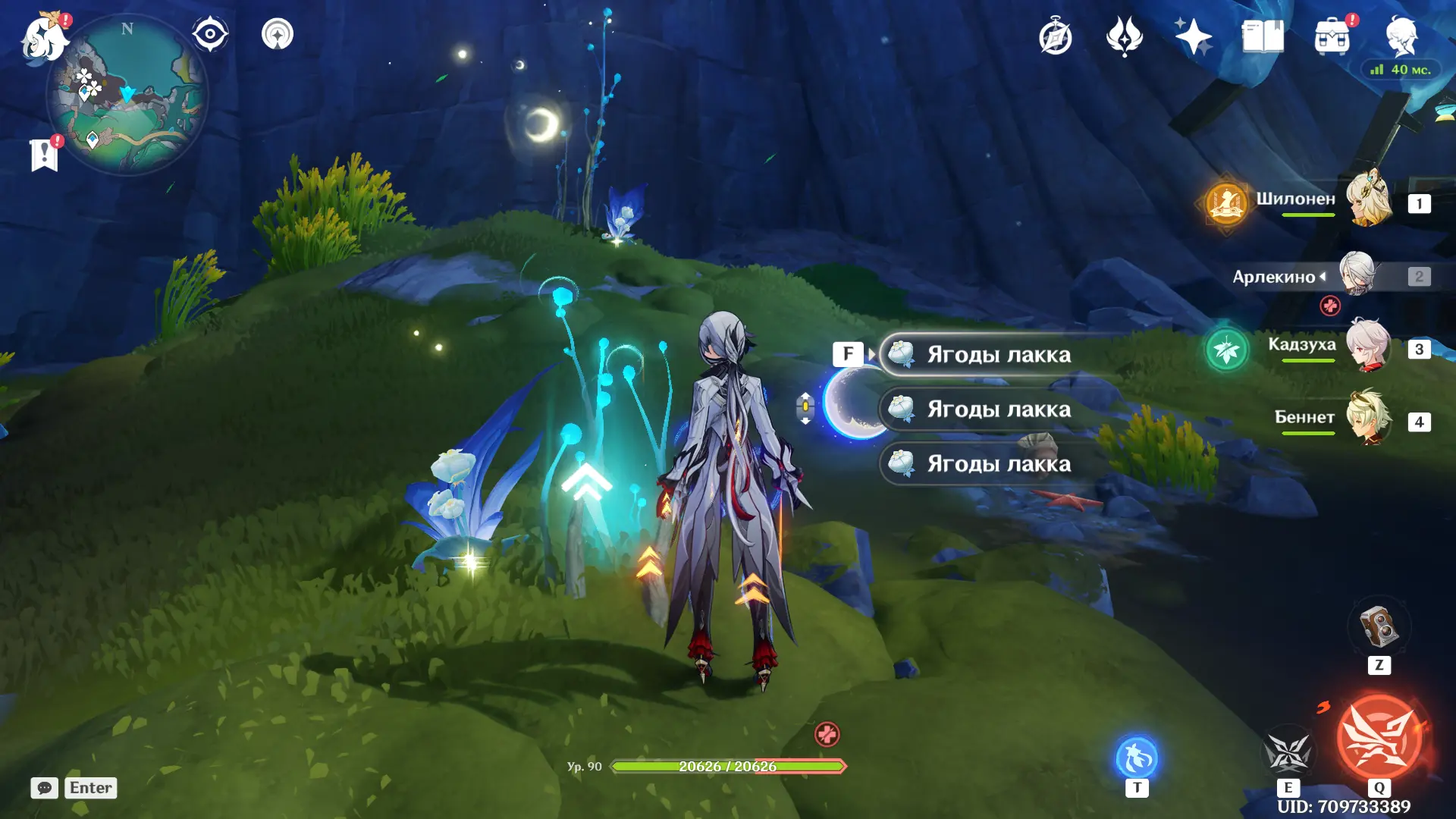Open the Adventurer Handbook book icon

click(1262, 36)
